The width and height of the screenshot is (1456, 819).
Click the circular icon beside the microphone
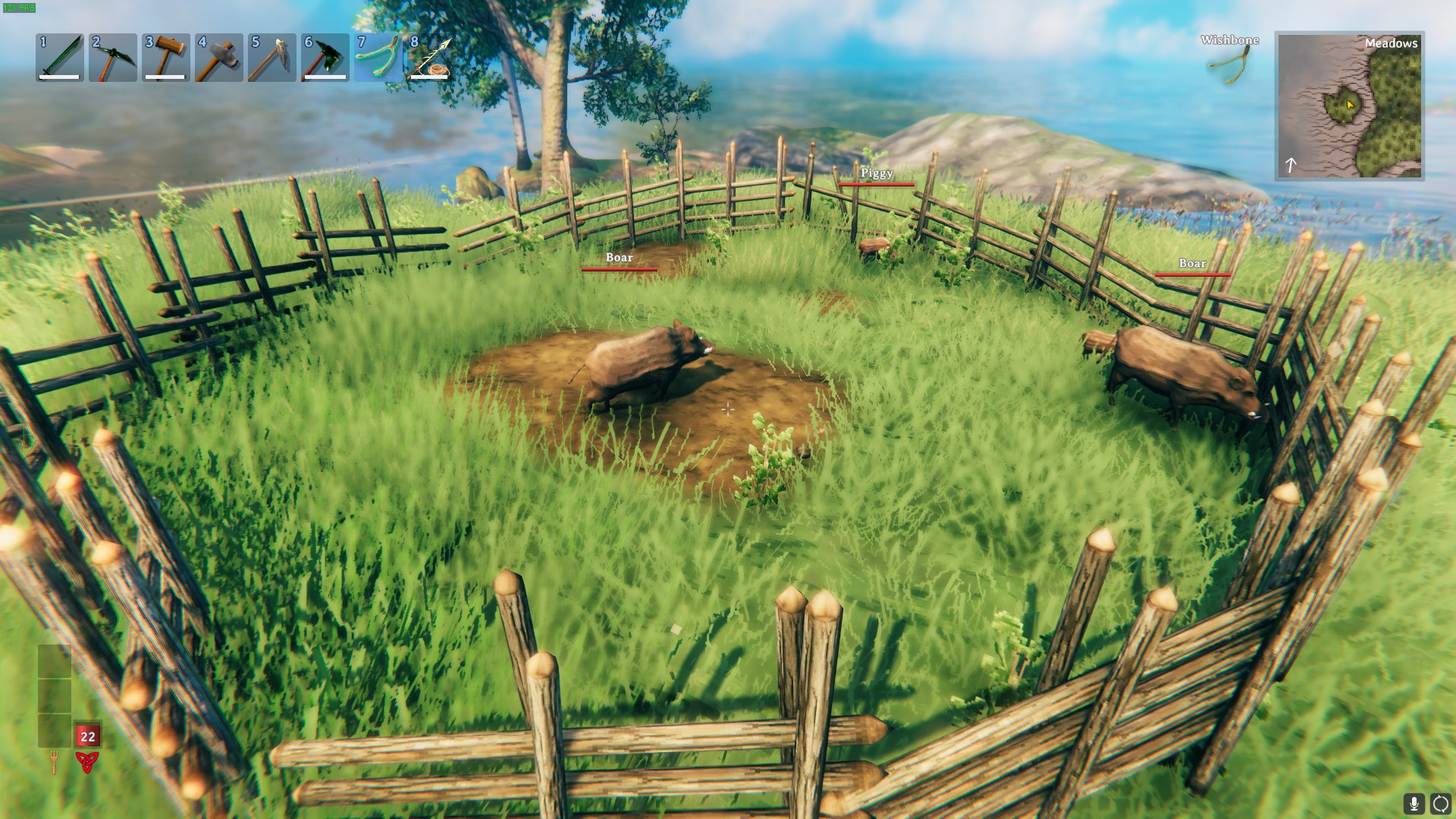[x=1440, y=804]
